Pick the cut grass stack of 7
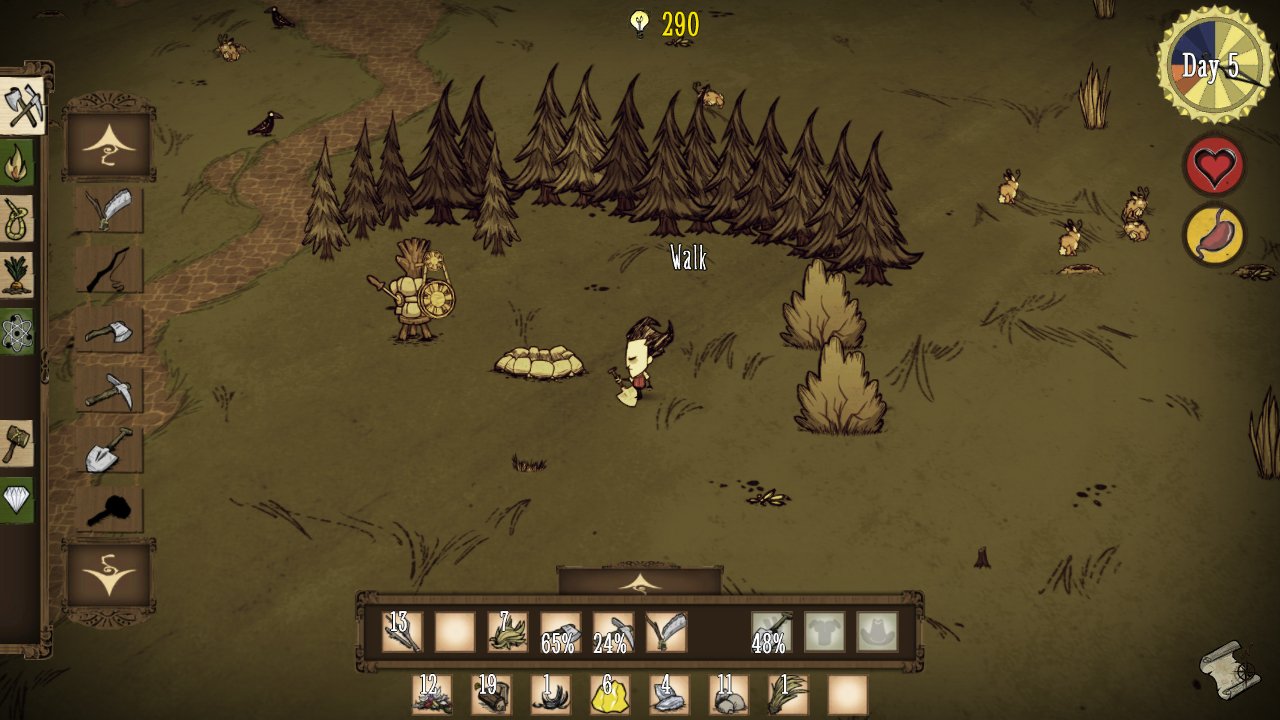 point(508,632)
